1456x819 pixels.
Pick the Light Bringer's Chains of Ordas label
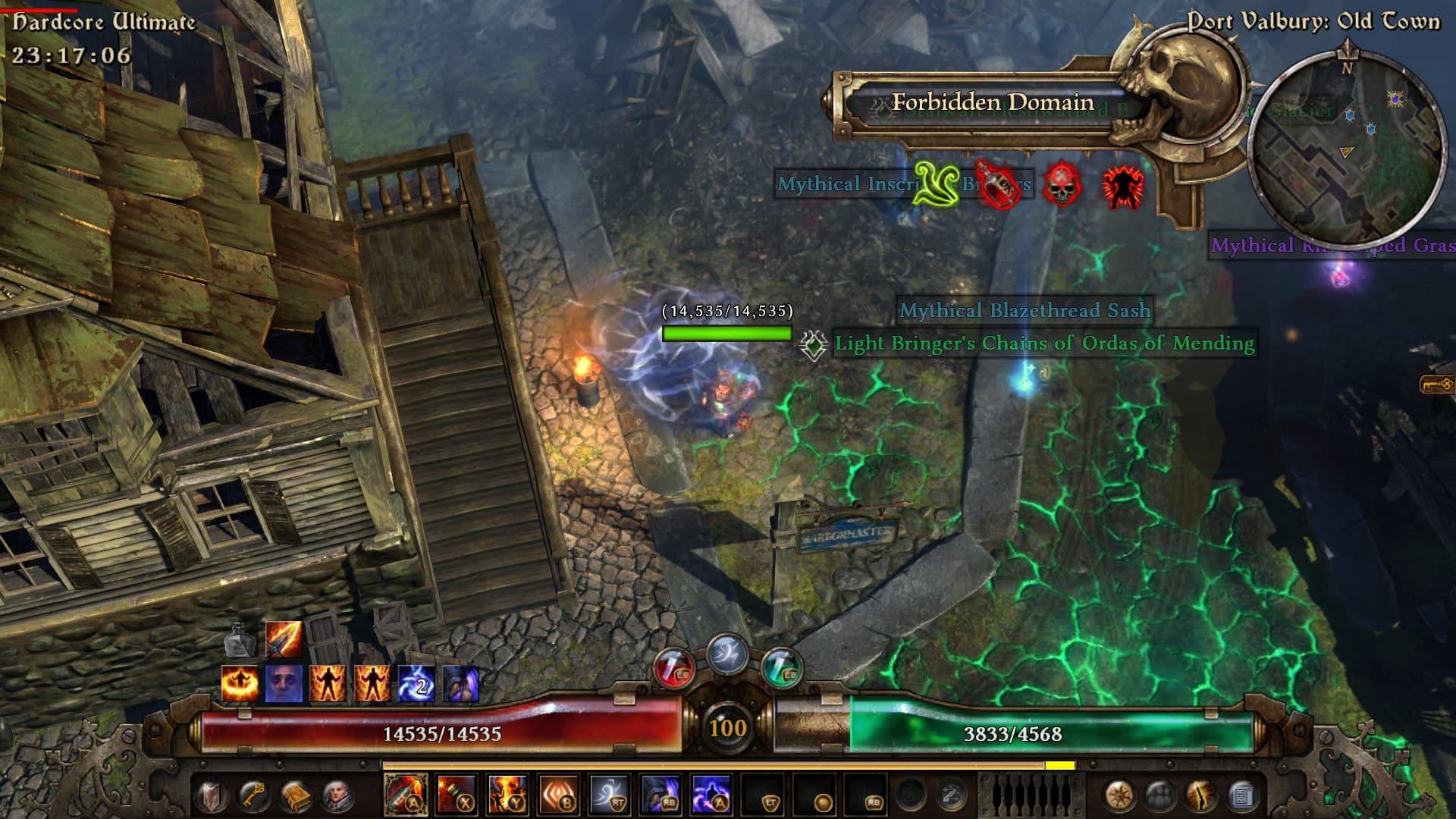tap(1044, 344)
